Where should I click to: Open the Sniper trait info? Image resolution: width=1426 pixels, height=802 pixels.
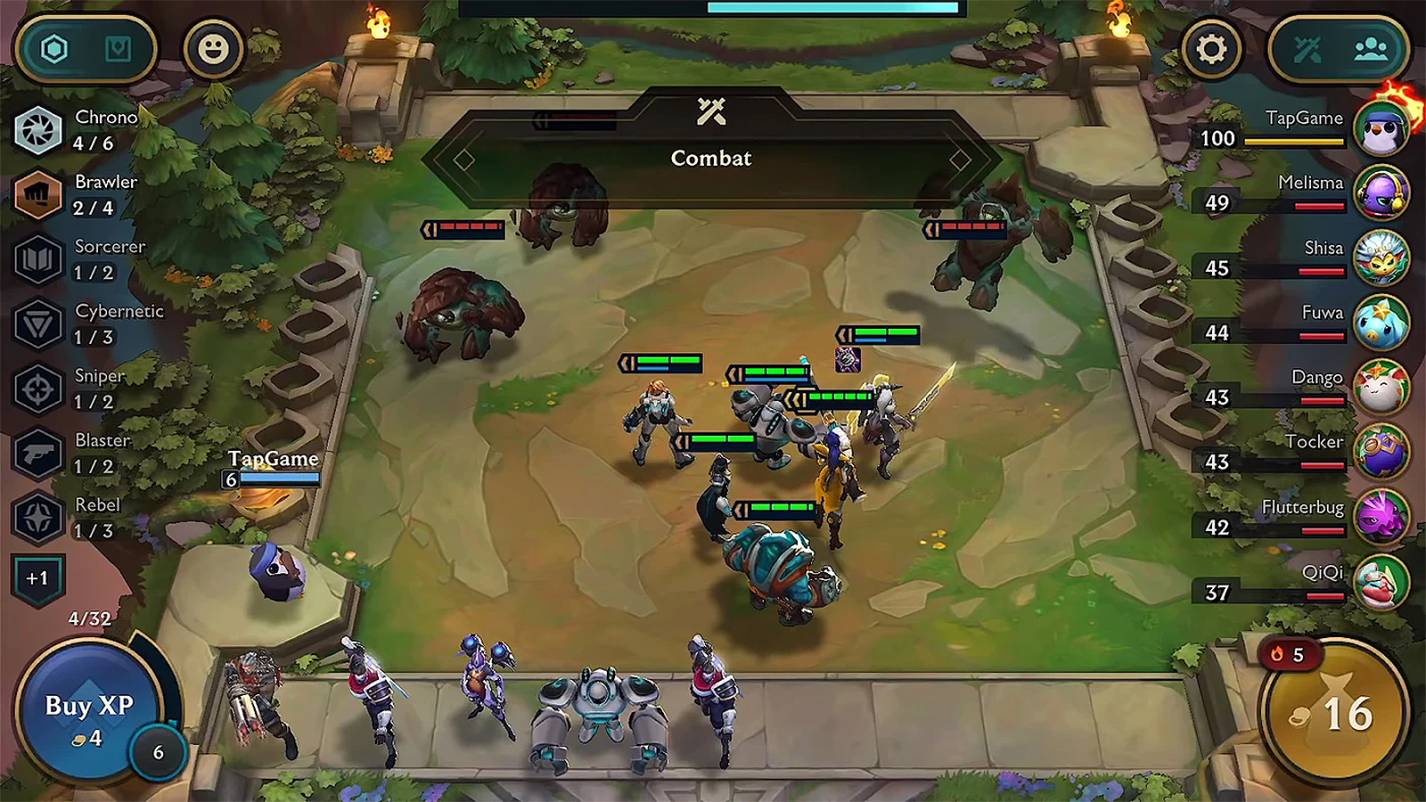[x=38, y=388]
